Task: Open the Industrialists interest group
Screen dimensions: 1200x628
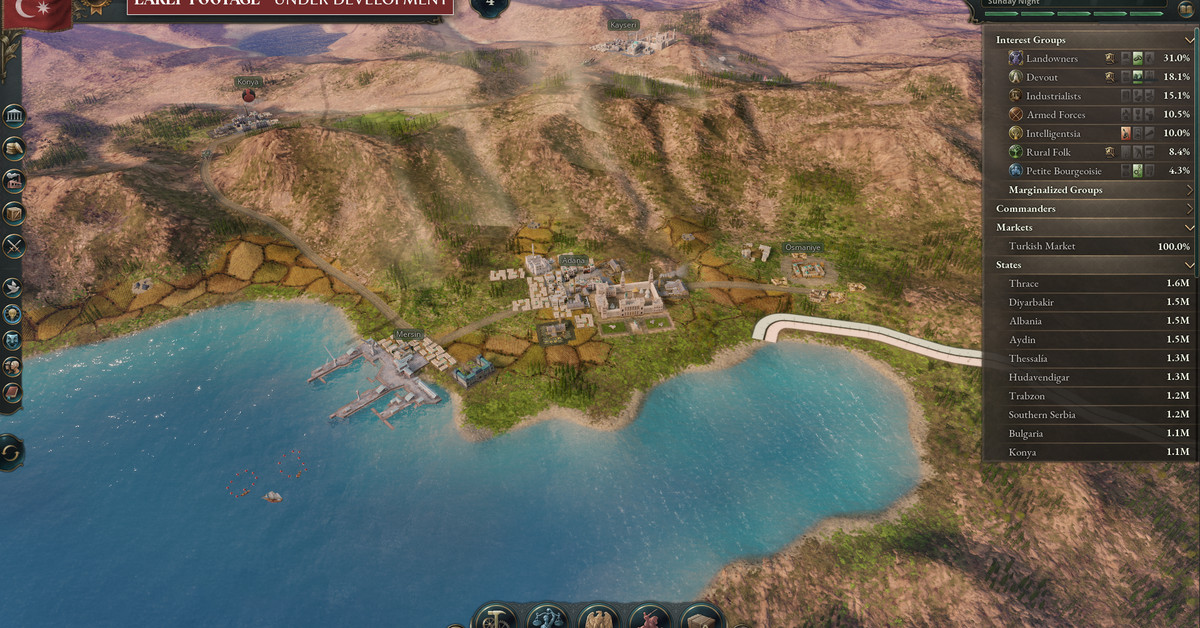Action: [x=1053, y=96]
